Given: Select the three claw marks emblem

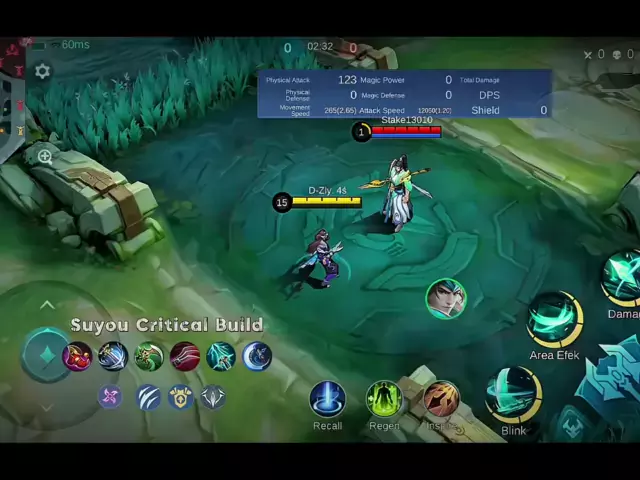Looking at the screenshot, I should coord(148,397).
